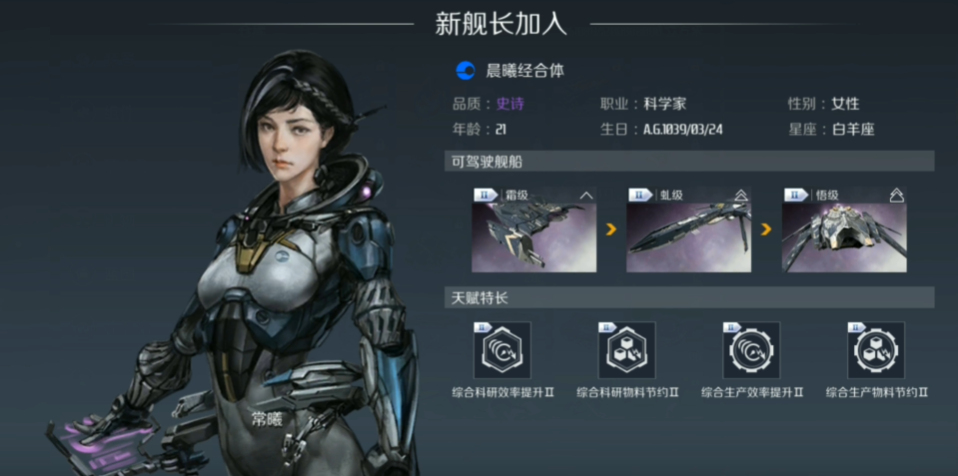The image size is (958, 476).
Task: Open the 综合科研物料节约II talent icon
Action: point(626,350)
